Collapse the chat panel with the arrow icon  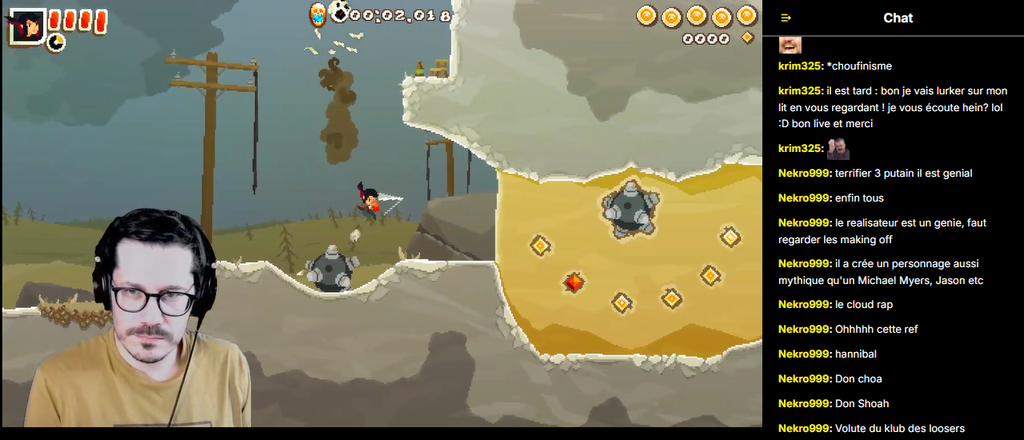[x=786, y=18]
